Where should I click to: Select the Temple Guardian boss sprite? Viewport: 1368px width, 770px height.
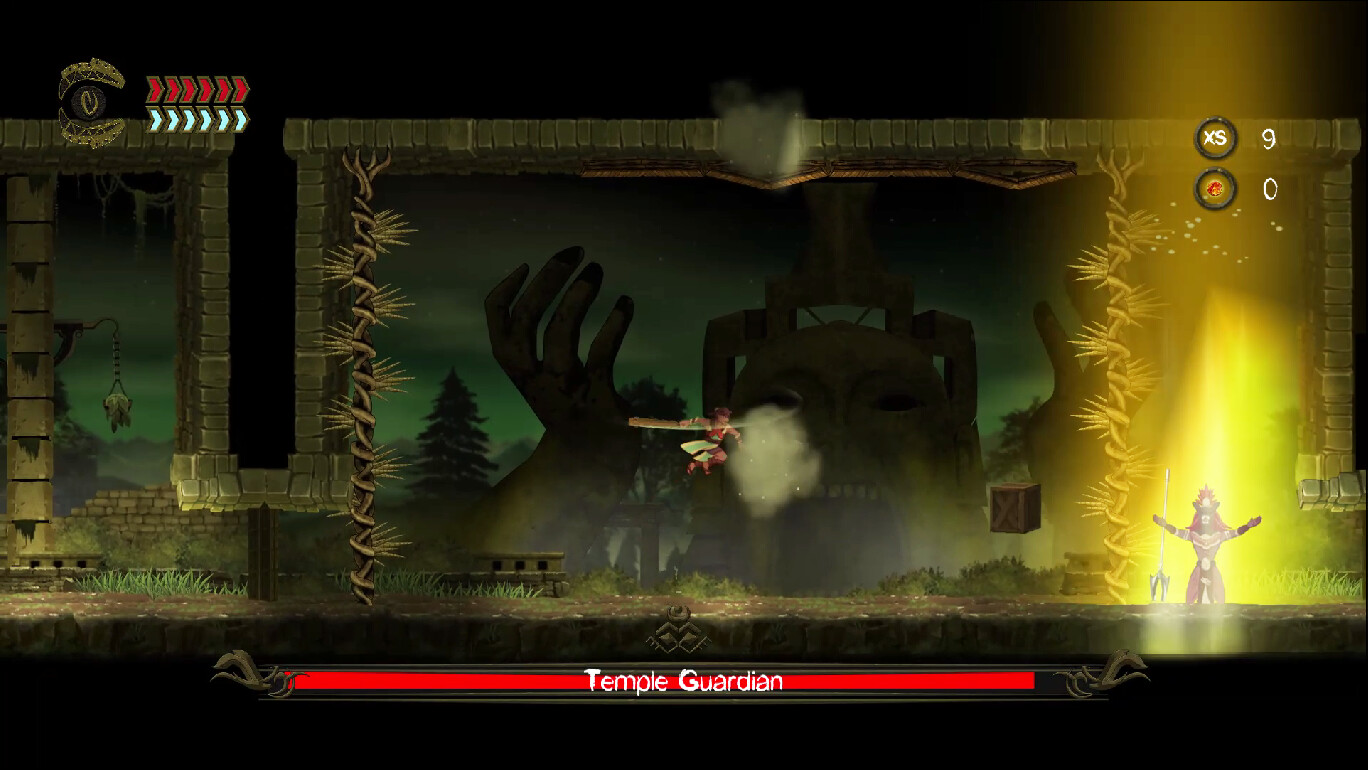(x=1208, y=545)
